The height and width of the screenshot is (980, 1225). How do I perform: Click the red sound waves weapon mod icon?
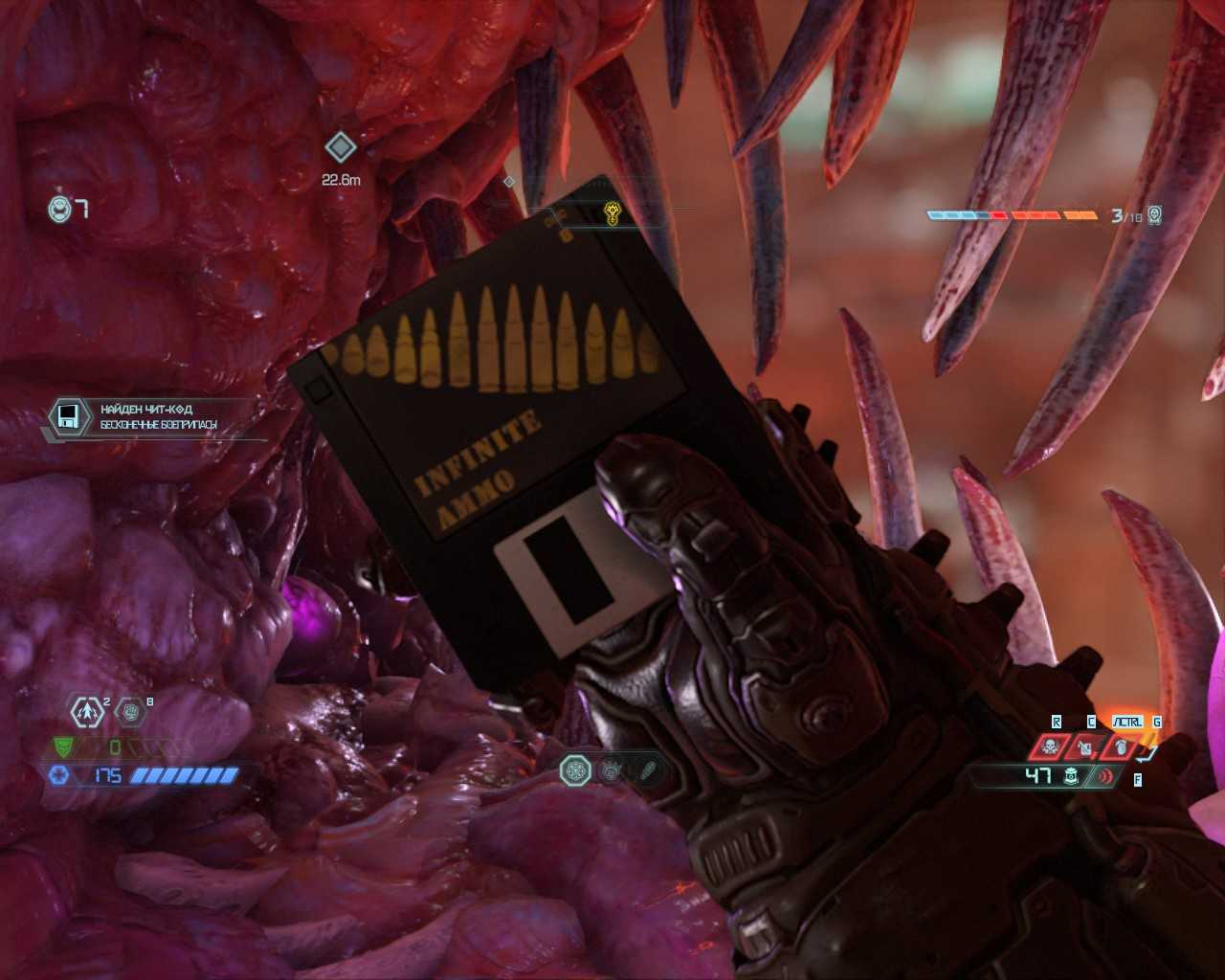coord(1107,776)
